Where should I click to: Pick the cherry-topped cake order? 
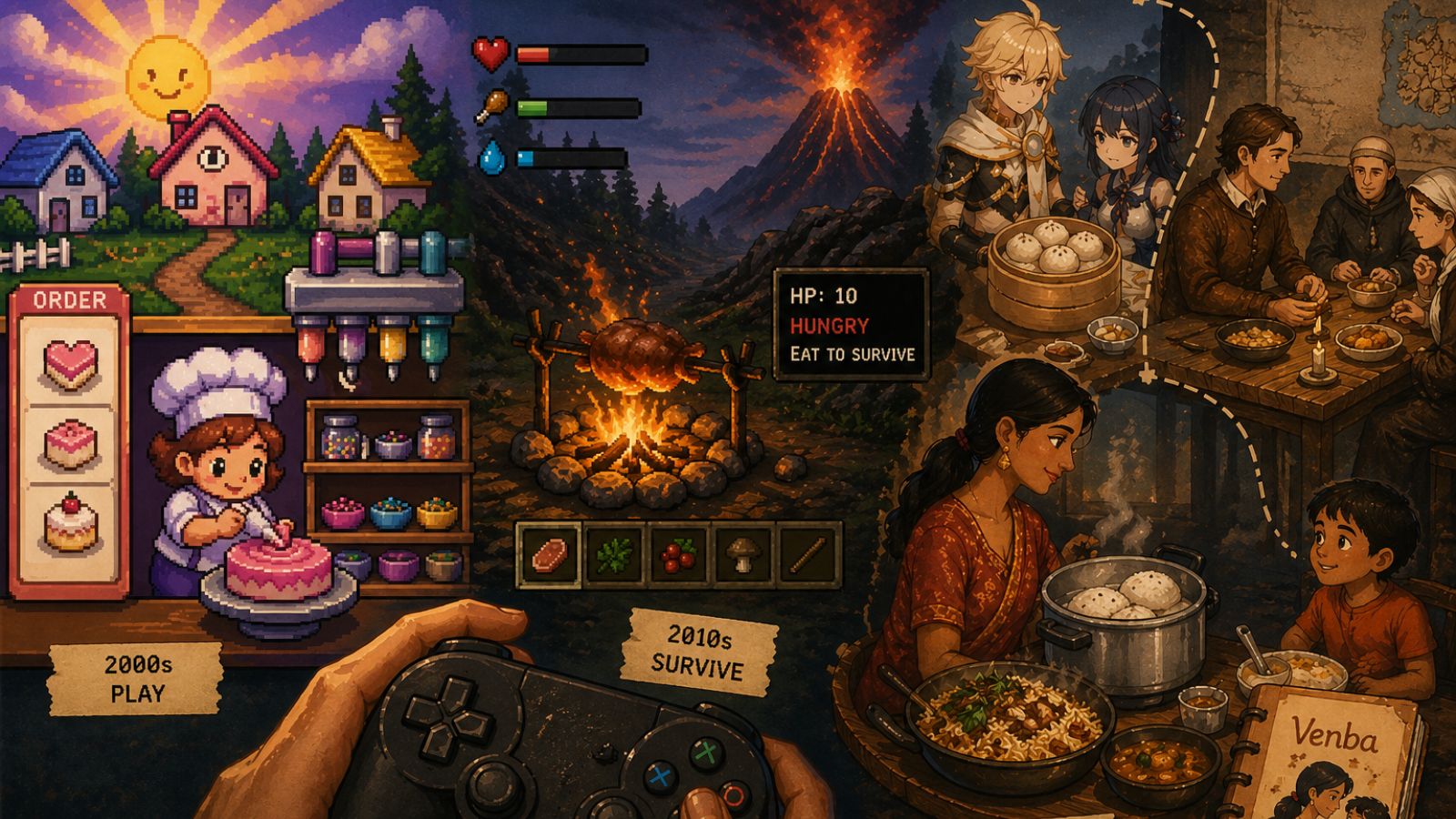(x=70, y=523)
